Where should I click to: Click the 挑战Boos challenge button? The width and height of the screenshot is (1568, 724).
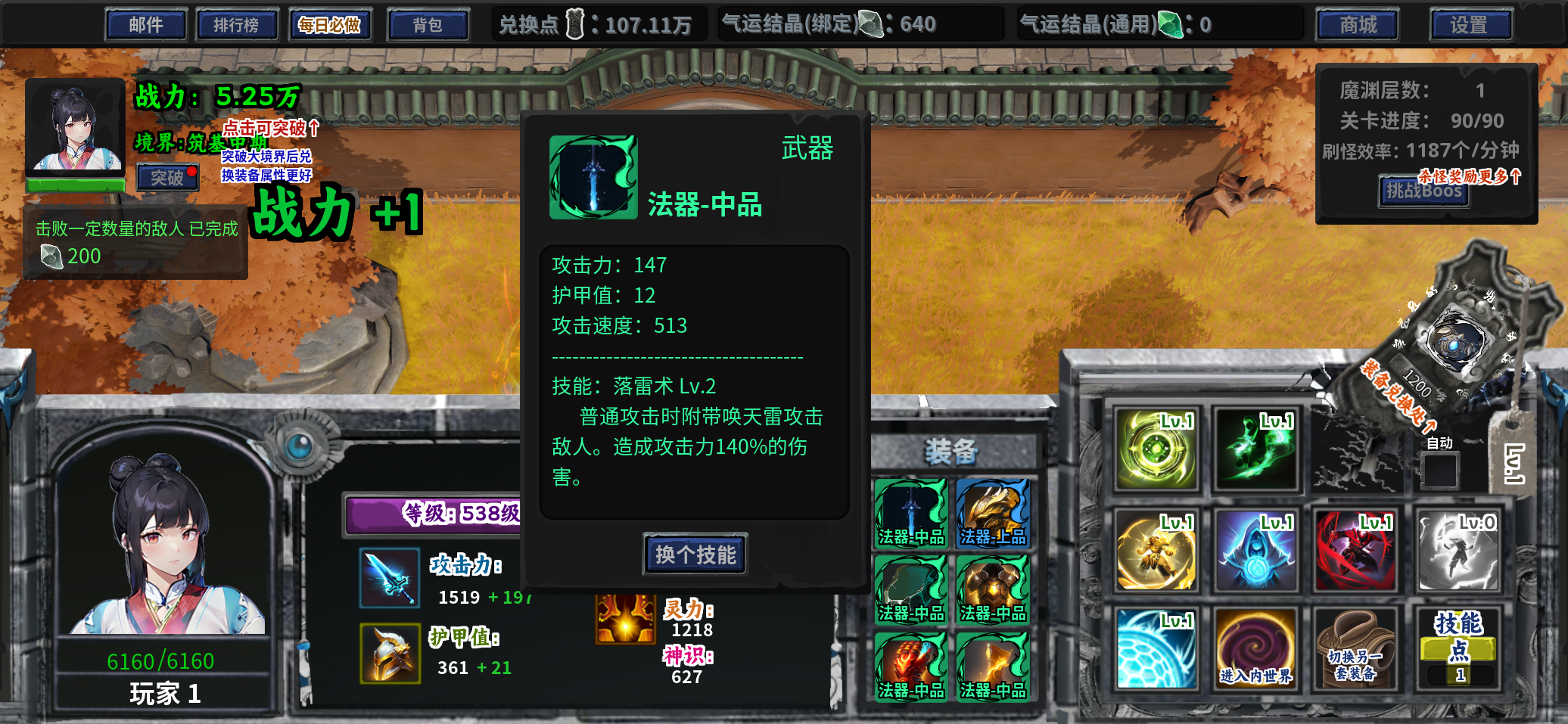point(1423,192)
